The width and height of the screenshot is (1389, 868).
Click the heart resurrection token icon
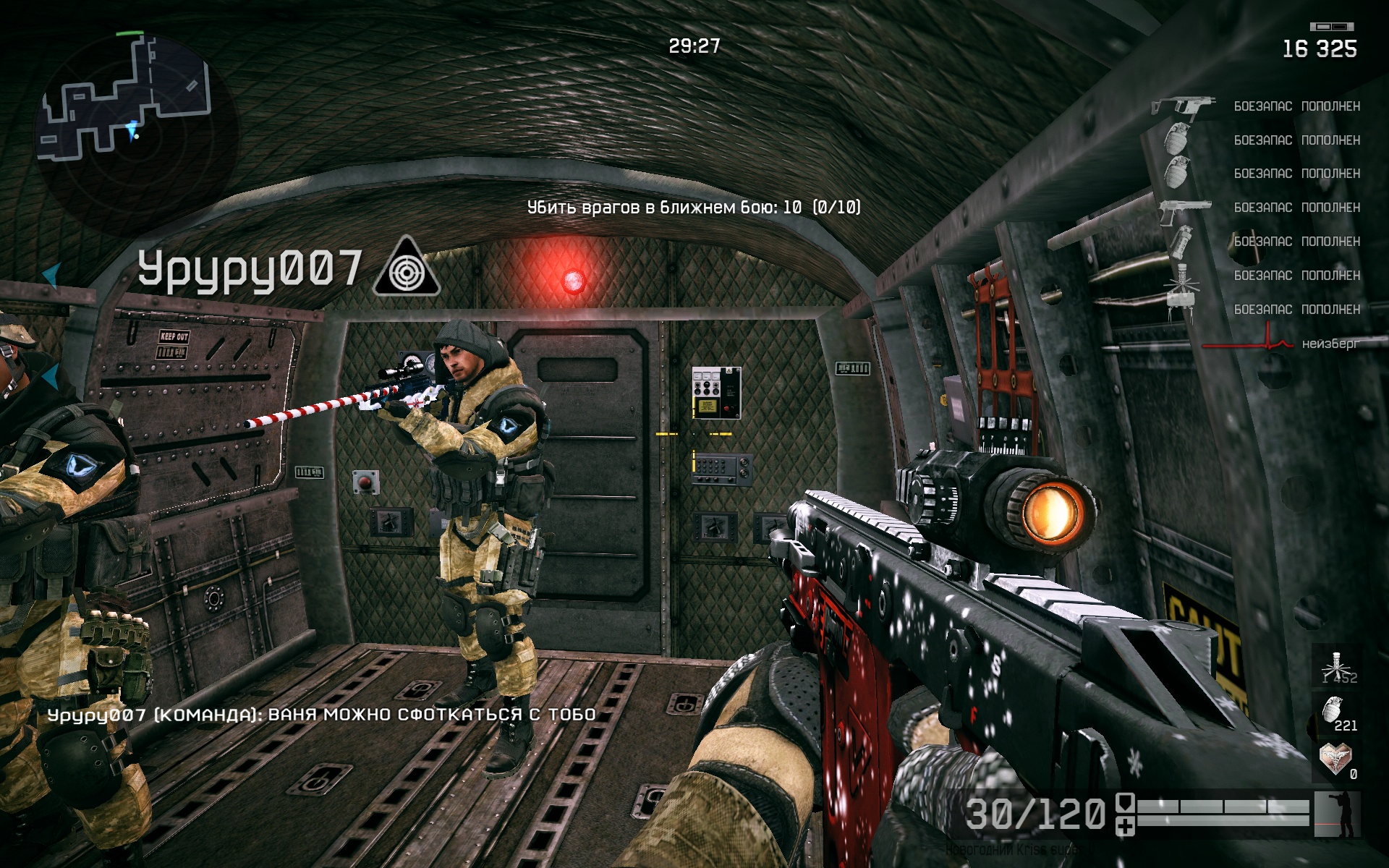pos(1335,759)
